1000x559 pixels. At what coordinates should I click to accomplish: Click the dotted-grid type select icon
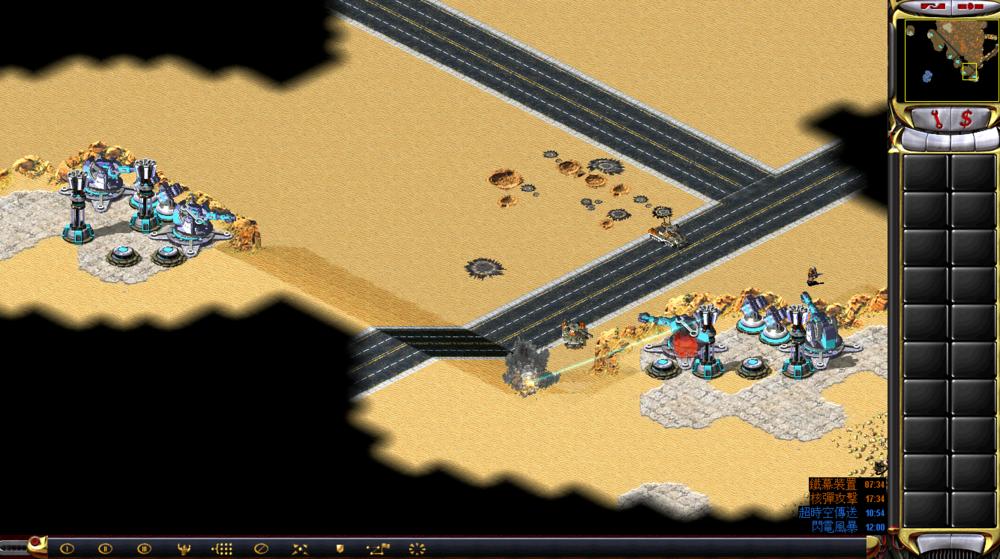coord(222,548)
